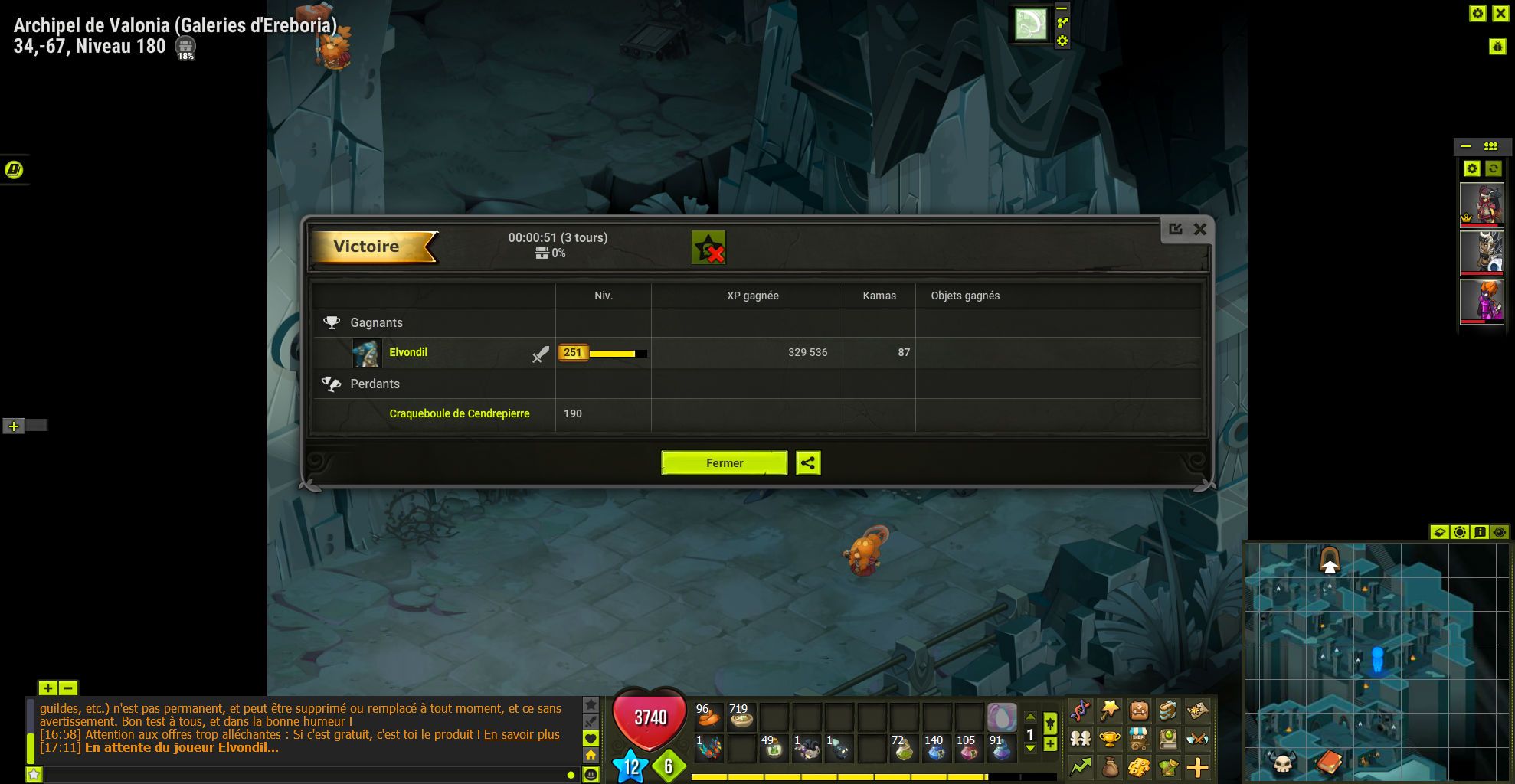Screen dimensions: 1515x784
Task: Open the settings gear at top right
Action: (1477, 13)
